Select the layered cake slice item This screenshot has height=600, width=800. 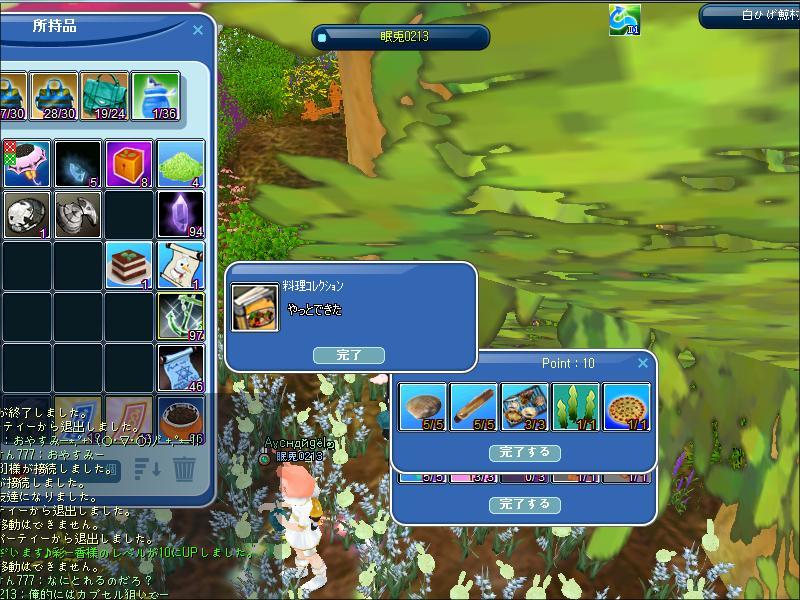130,266
